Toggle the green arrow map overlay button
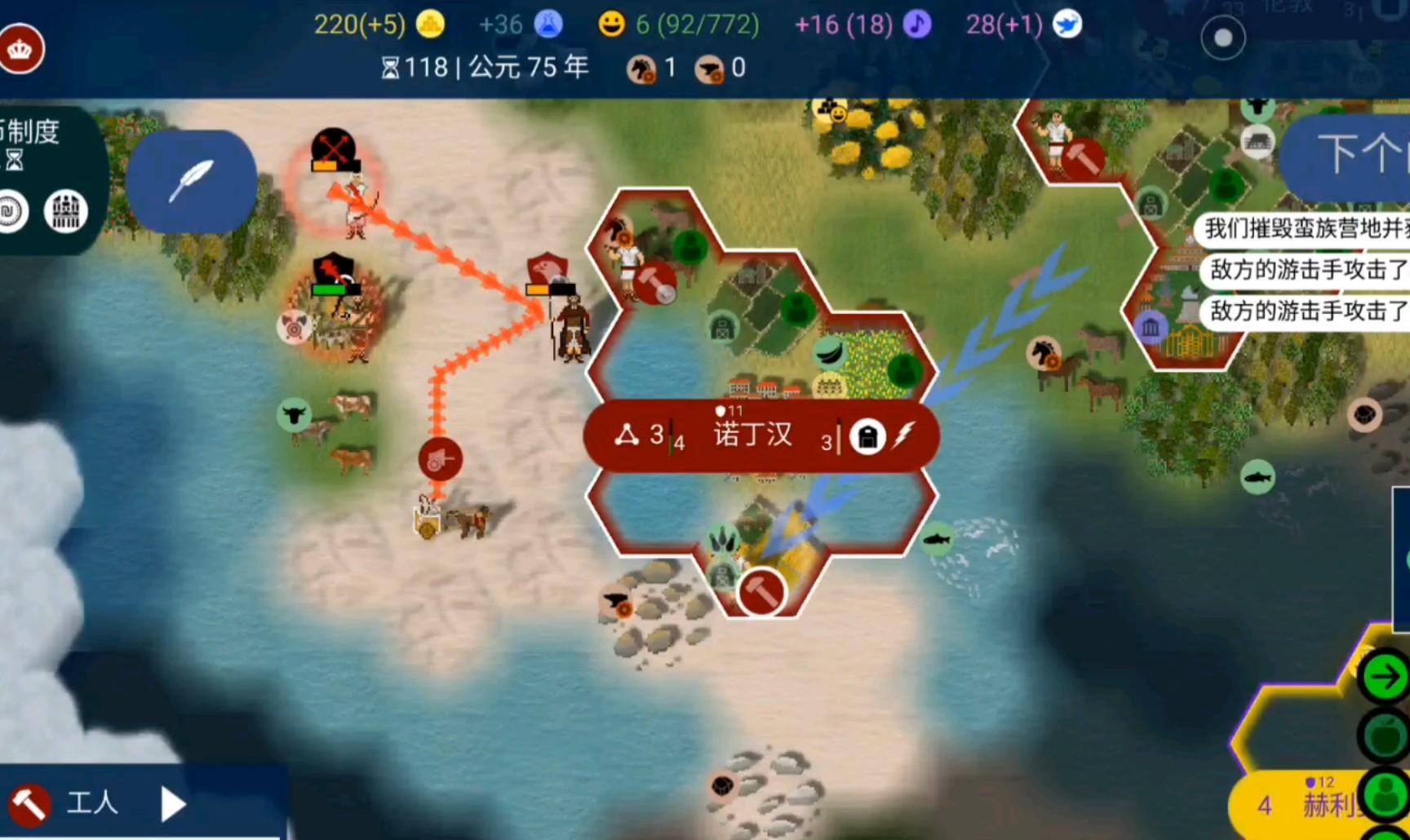 coord(1384,676)
